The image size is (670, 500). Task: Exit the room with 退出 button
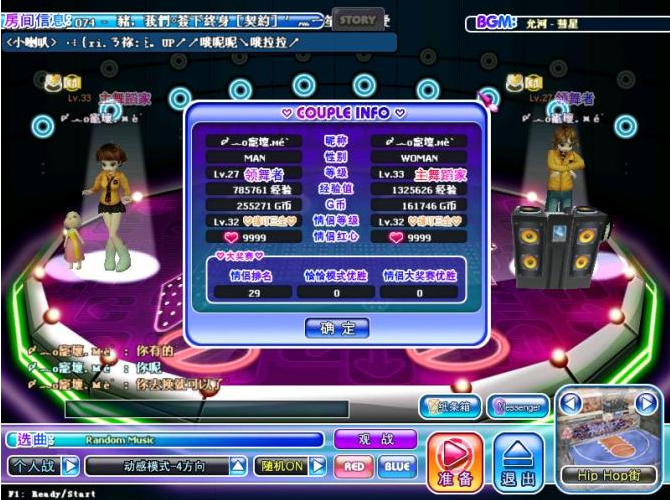click(x=519, y=462)
